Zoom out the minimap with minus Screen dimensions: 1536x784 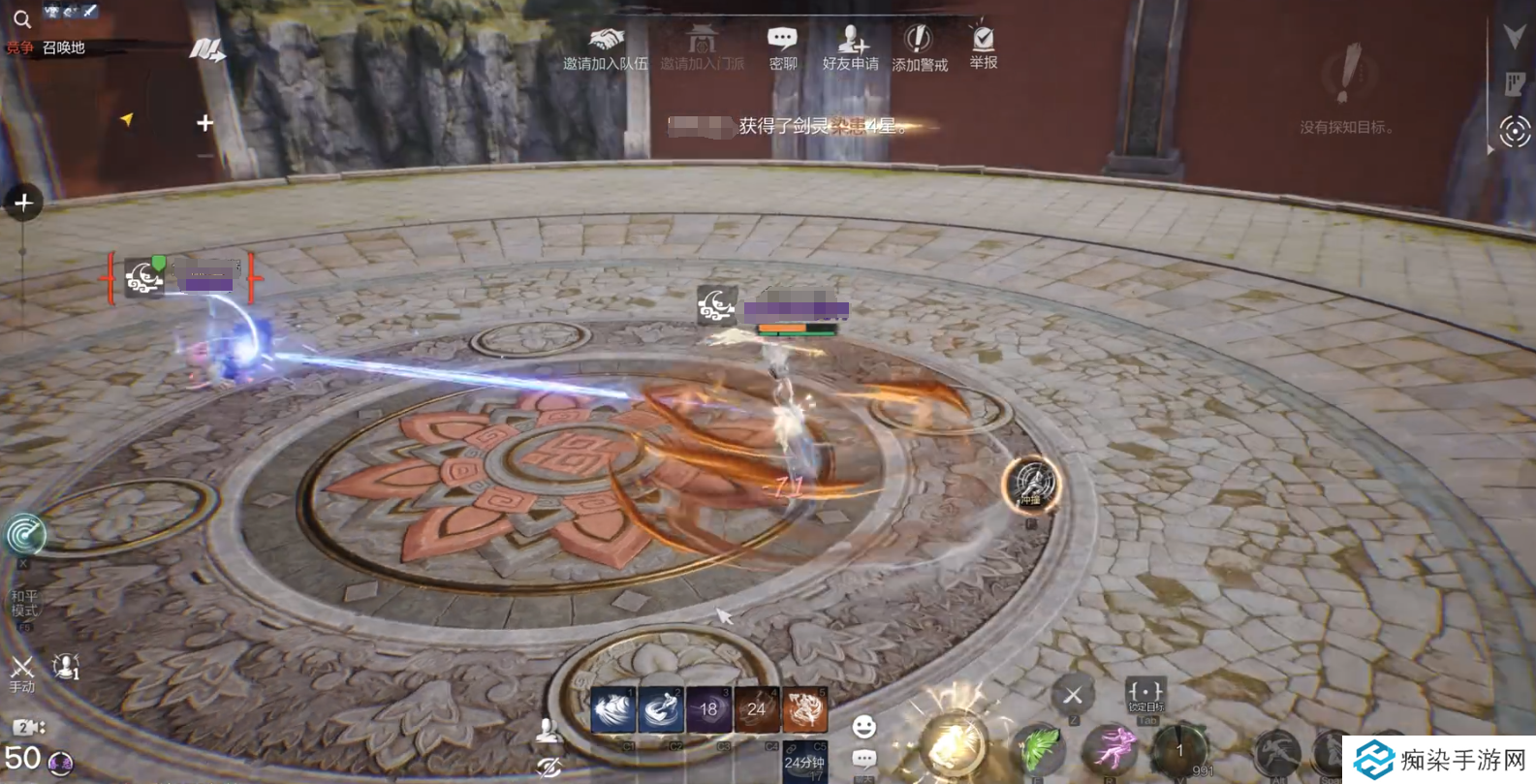coord(204,155)
